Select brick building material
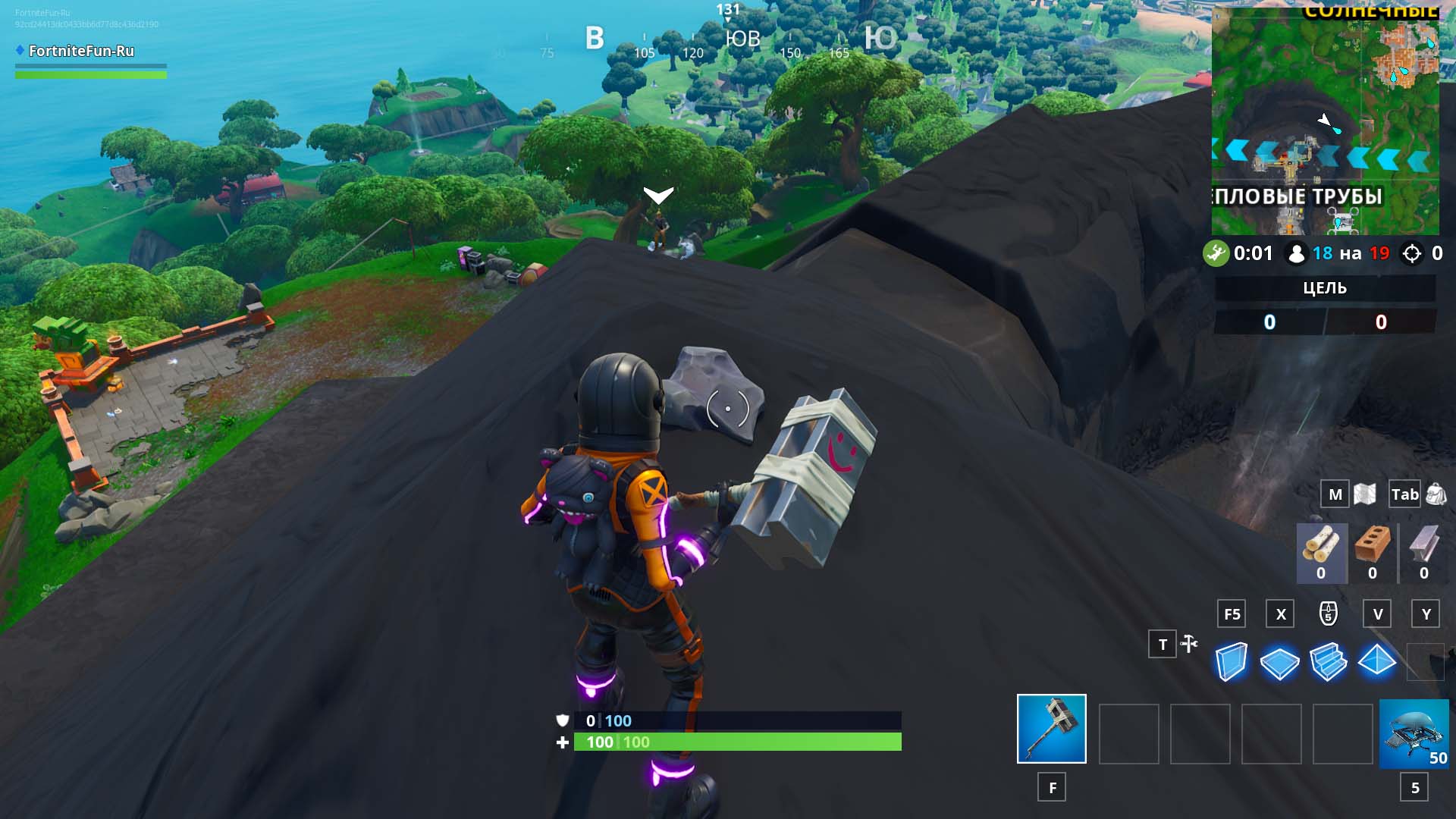This screenshot has height=819, width=1456. point(1372,553)
